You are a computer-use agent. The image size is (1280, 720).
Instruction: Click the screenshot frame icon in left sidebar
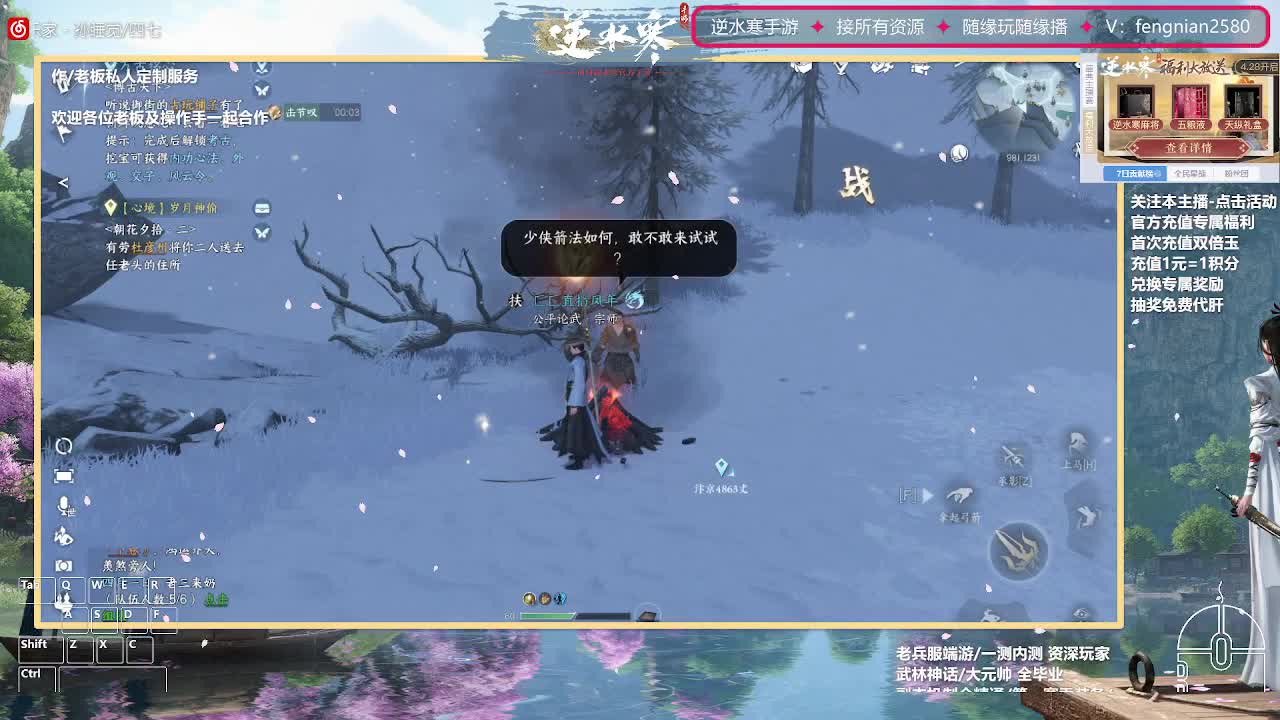click(63, 475)
